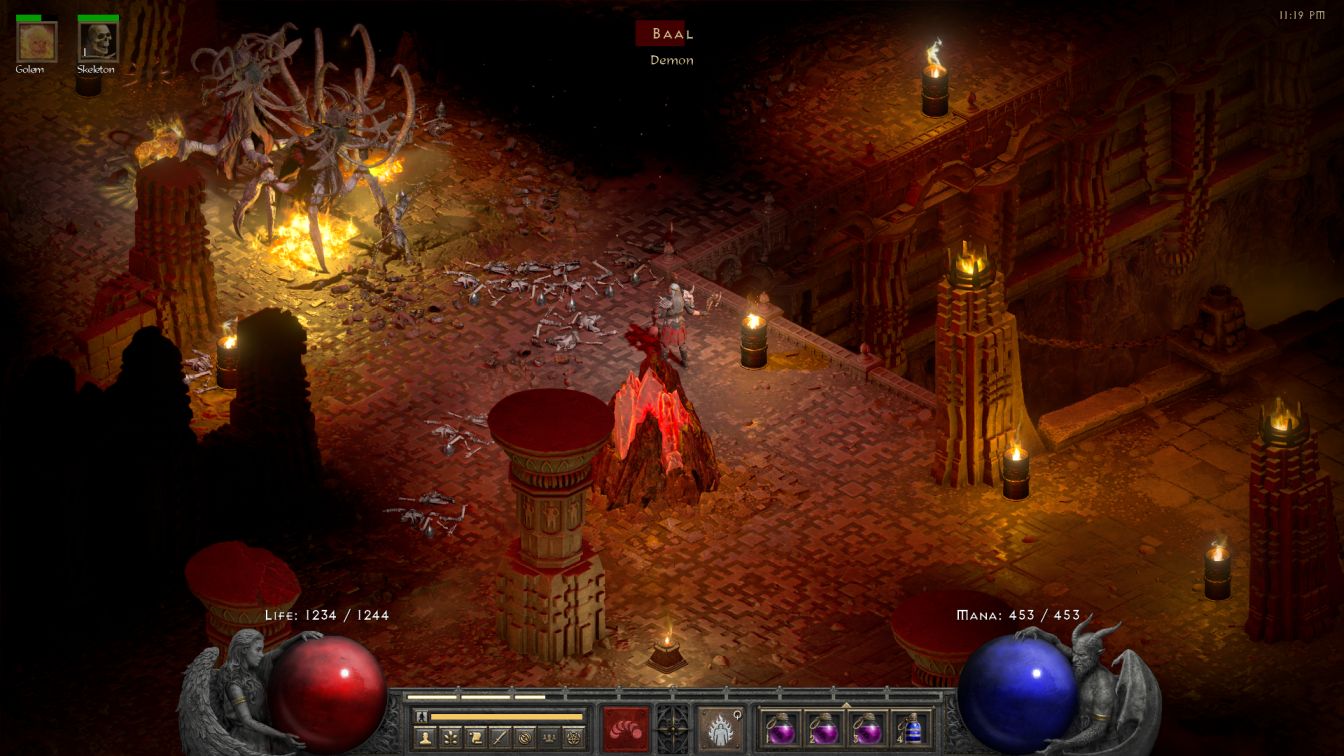The height and width of the screenshot is (756, 1344).
Task: Toggle the run/walk icon beside stamina bar
Action: click(422, 716)
